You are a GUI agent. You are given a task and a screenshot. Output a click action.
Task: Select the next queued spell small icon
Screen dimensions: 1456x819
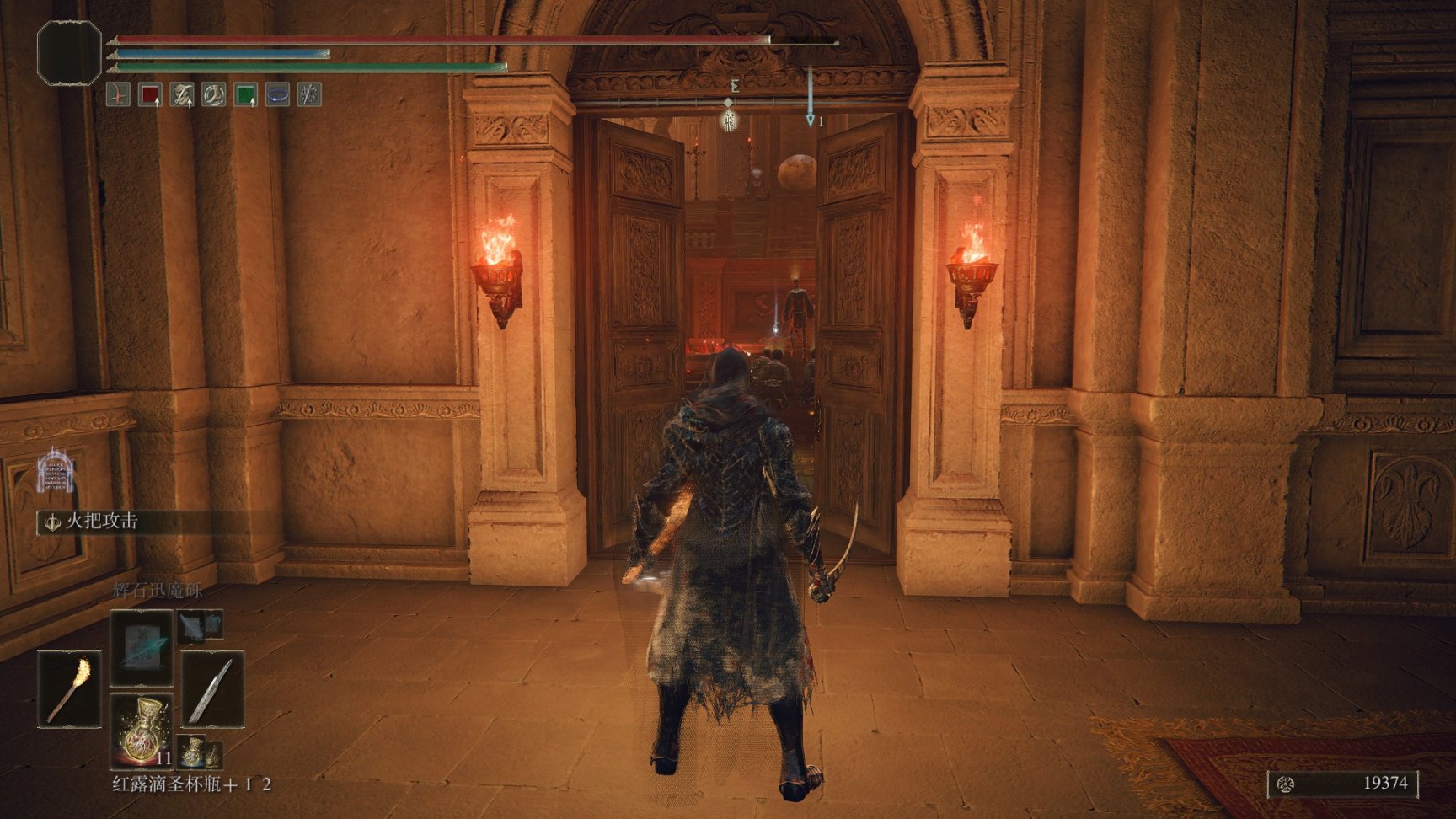tap(191, 625)
